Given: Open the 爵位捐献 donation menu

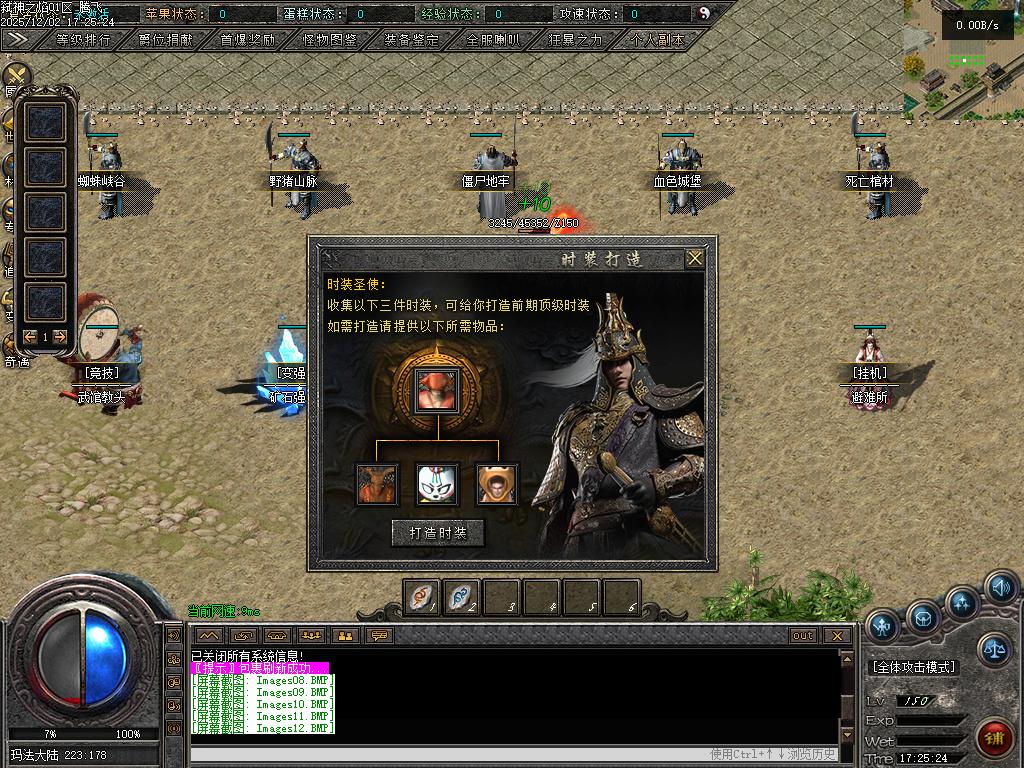Looking at the screenshot, I should coord(165,41).
